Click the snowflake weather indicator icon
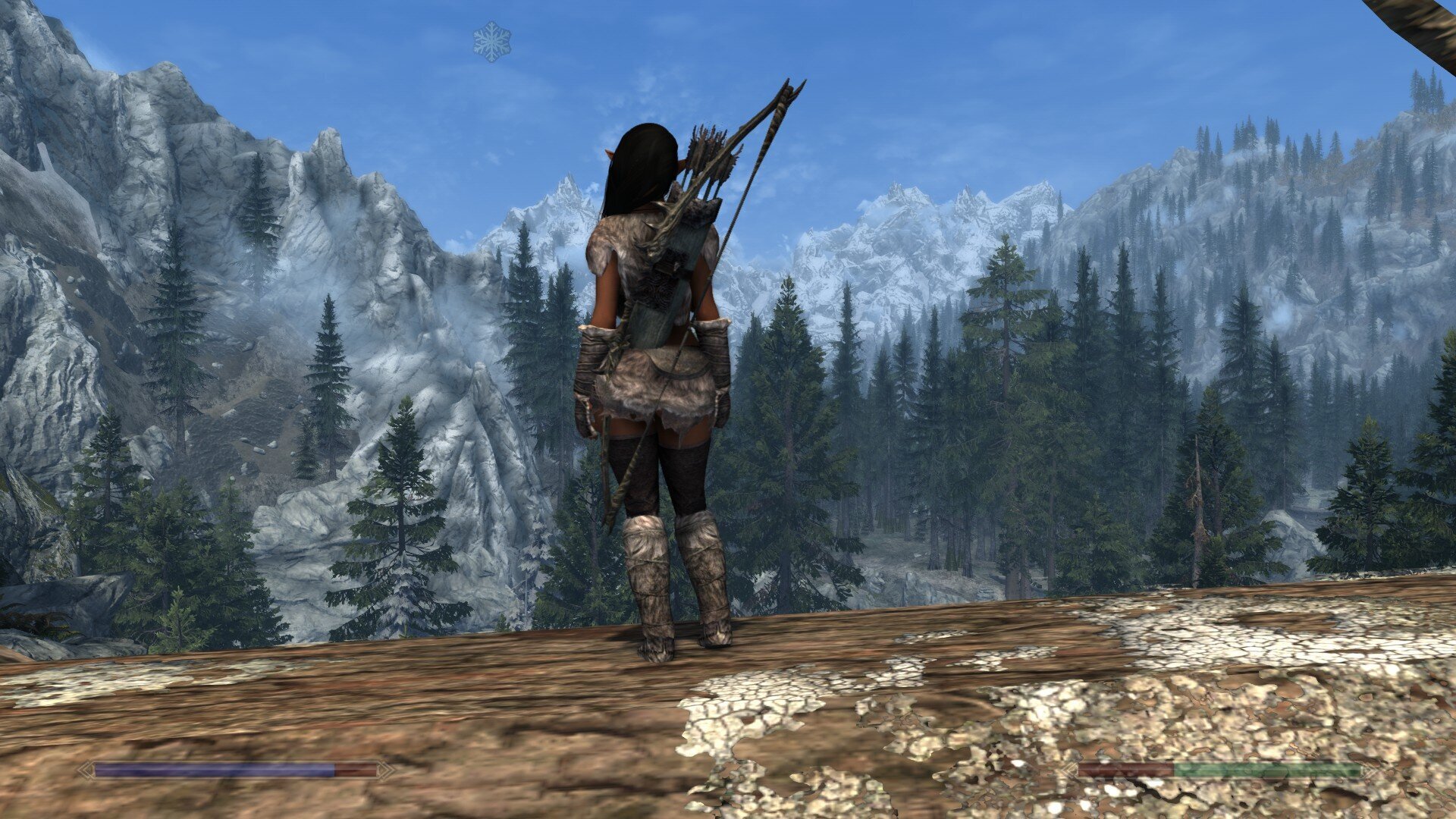The image size is (1456, 819). click(492, 41)
